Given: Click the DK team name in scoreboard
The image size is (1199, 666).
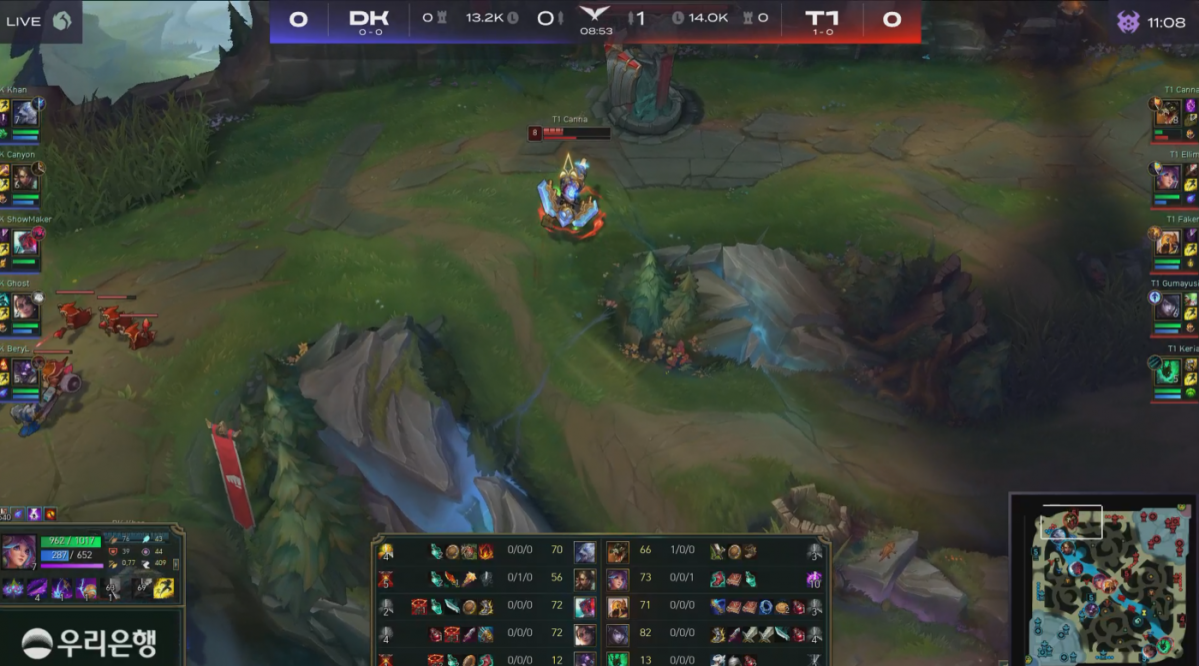Looking at the screenshot, I should (368, 18).
